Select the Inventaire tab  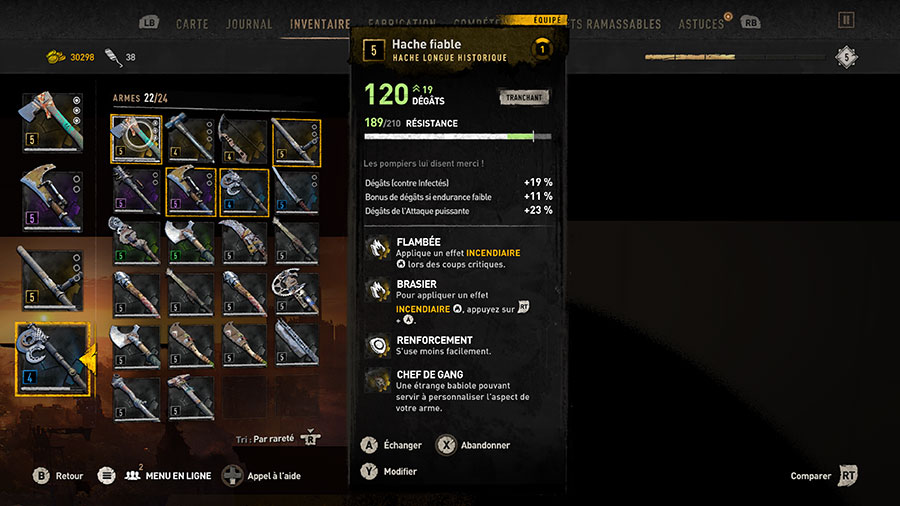tap(320, 24)
